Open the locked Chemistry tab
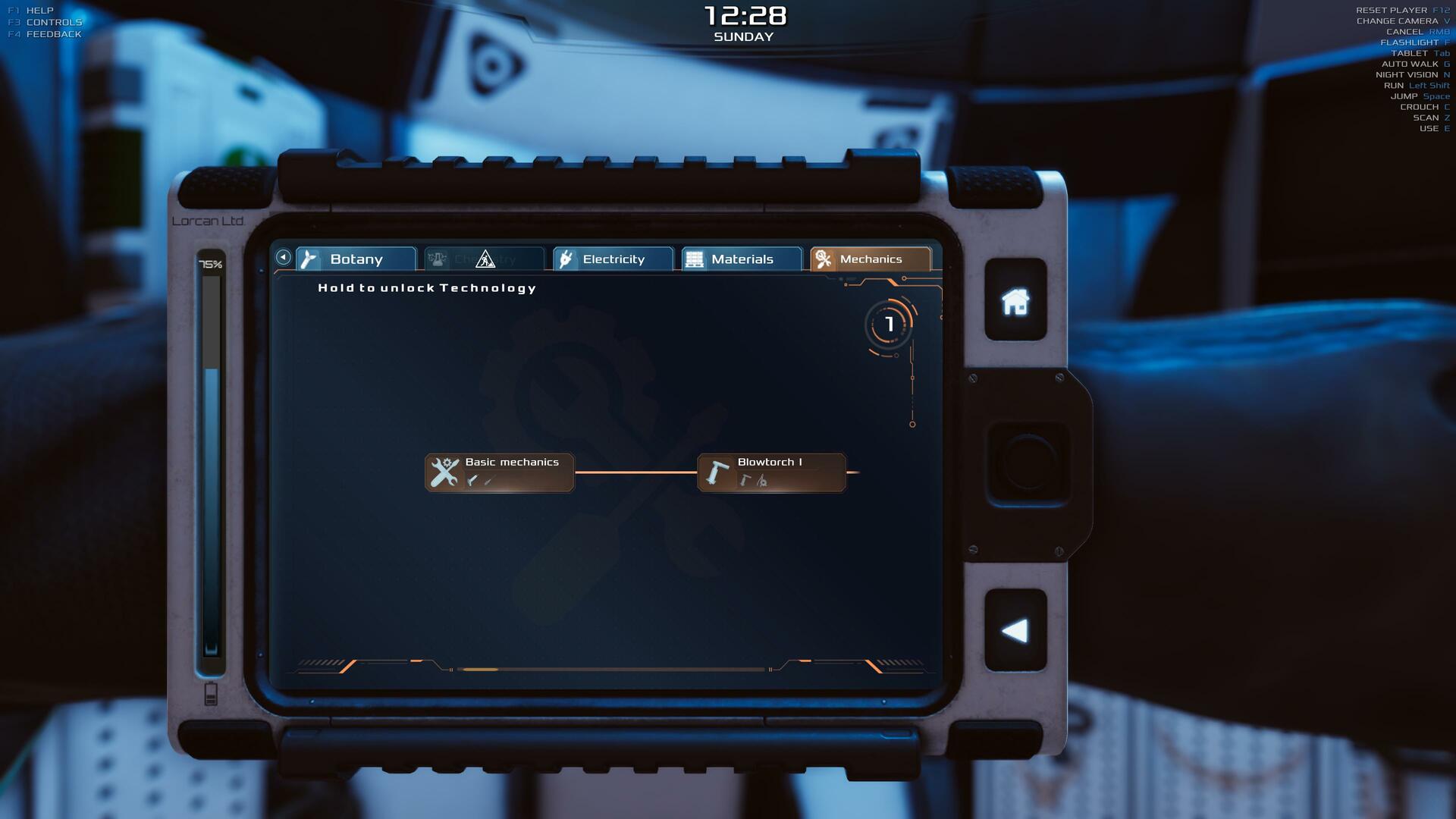This screenshot has height=819, width=1456. click(485, 259)
